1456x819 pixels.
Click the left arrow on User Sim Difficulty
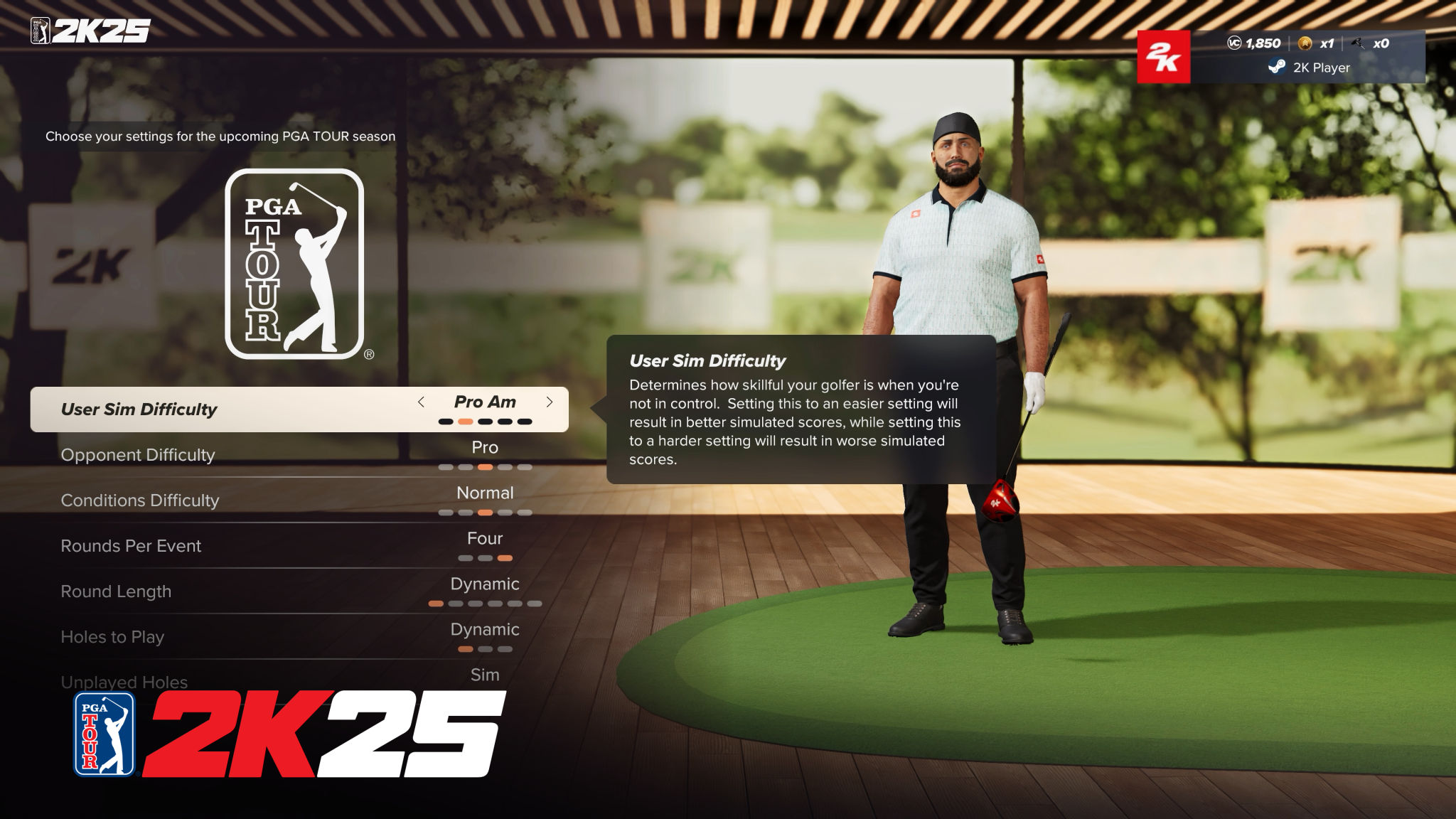point(422,402)
